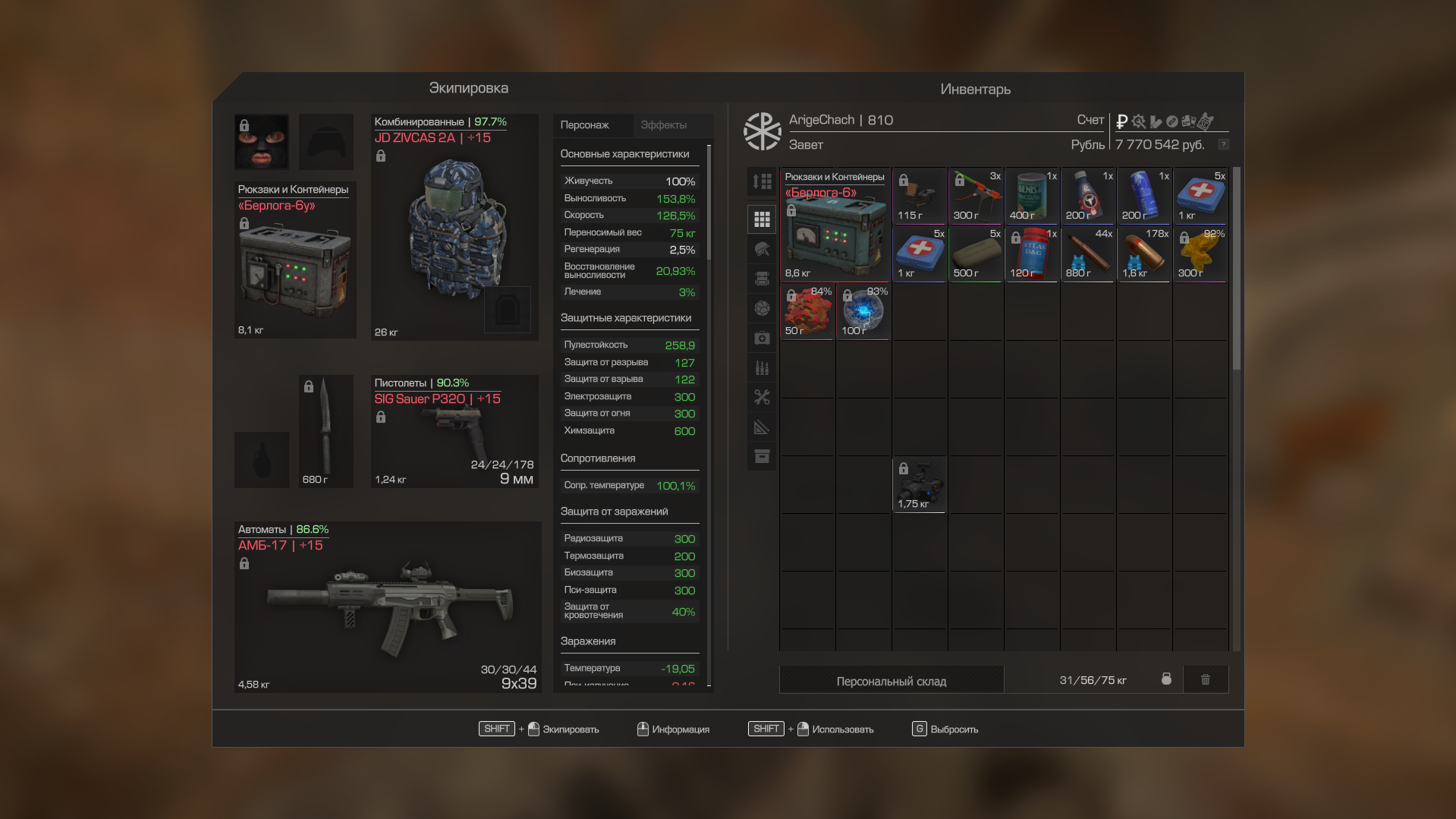
Task: Select the equipped АМБ-17 rifle slot
Action: point(387,607)
